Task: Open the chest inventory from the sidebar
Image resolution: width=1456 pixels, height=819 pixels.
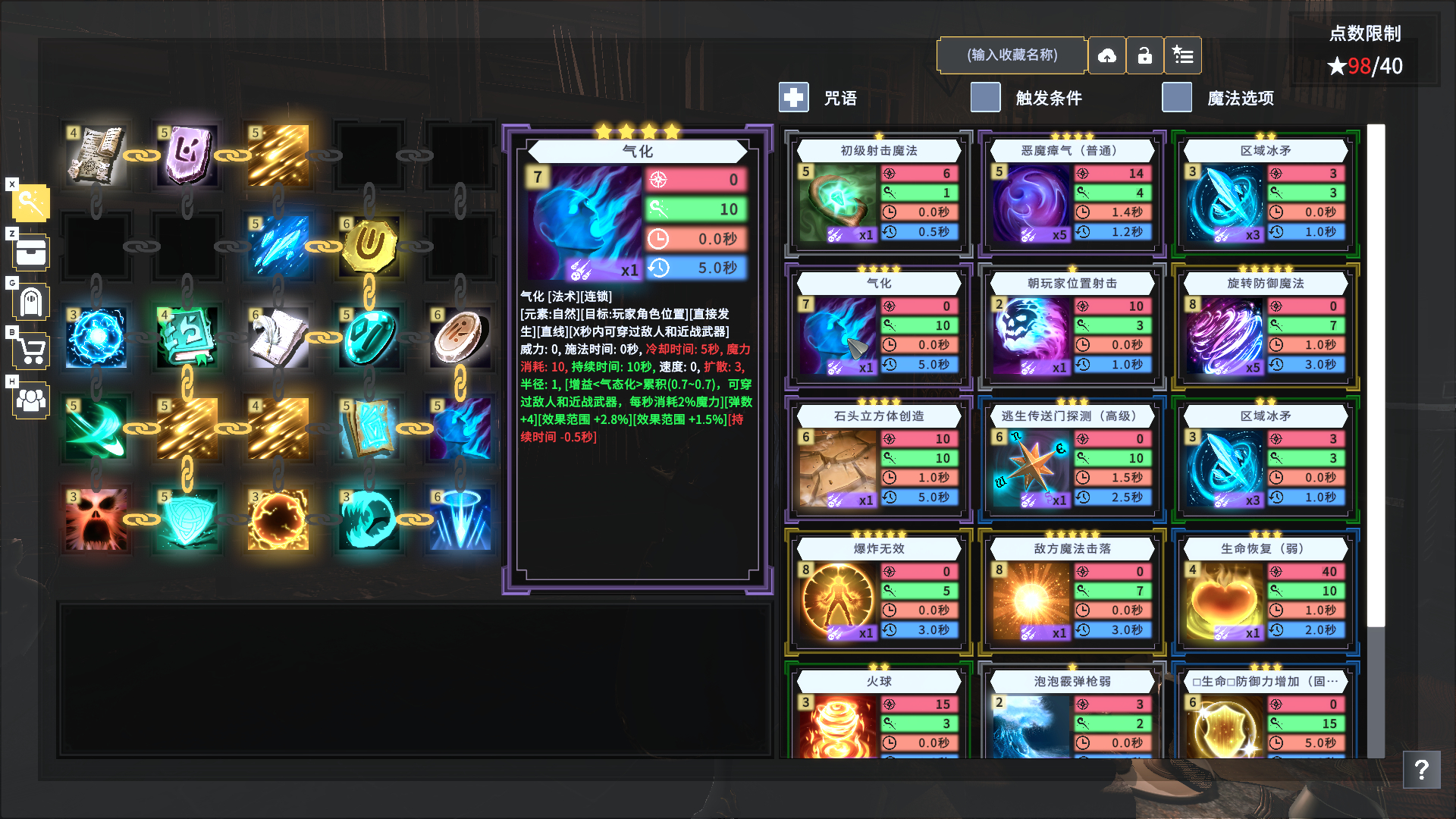Action: (30, 252)
